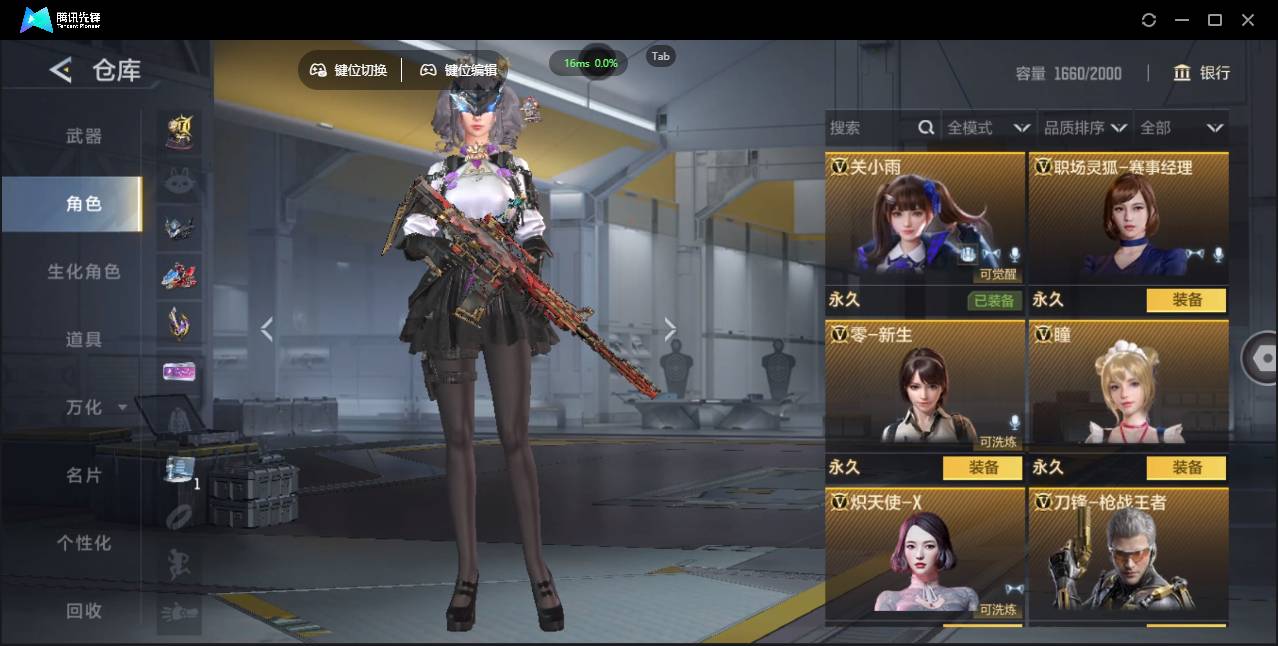Open the 名片 tab
Viewport: 1278px width, 646px height.
(x=84, y=476)
